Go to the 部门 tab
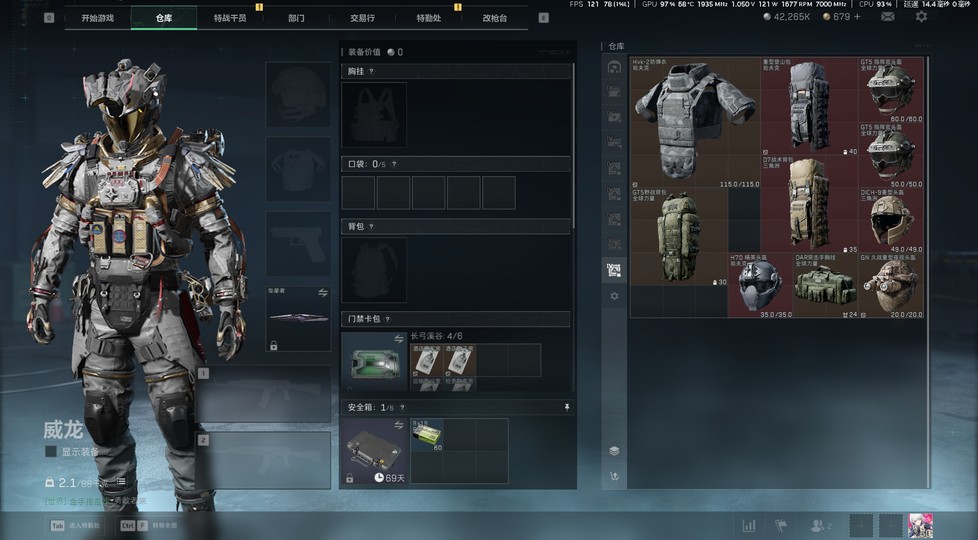978x540 pixels. 296,18
